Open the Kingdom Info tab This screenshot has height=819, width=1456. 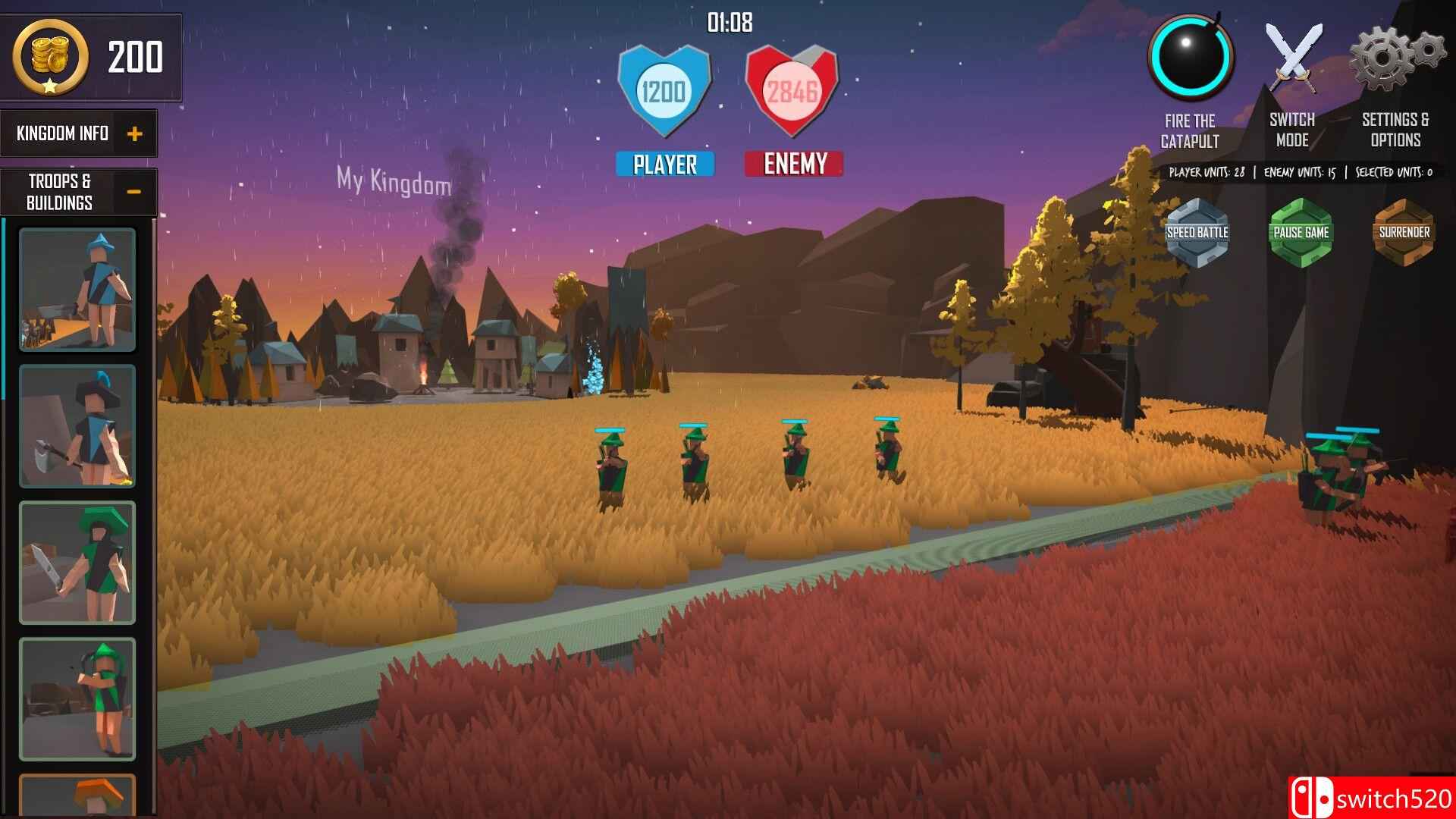(62, 133)
